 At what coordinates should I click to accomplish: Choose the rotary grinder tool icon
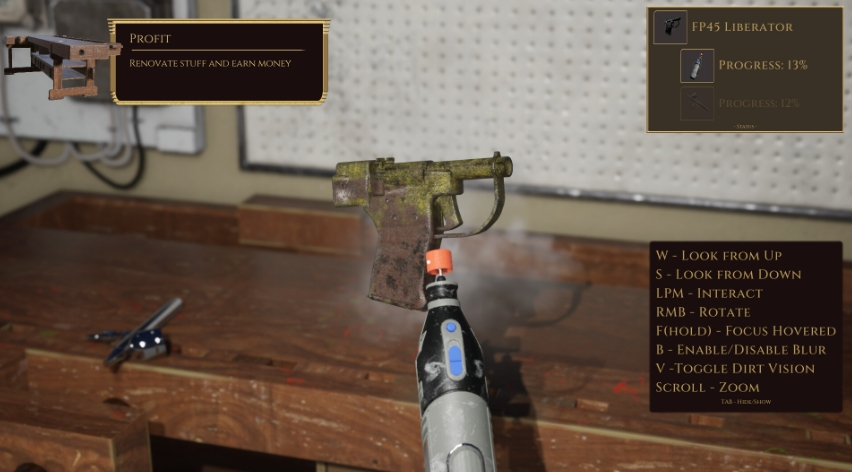pos(697,66)
